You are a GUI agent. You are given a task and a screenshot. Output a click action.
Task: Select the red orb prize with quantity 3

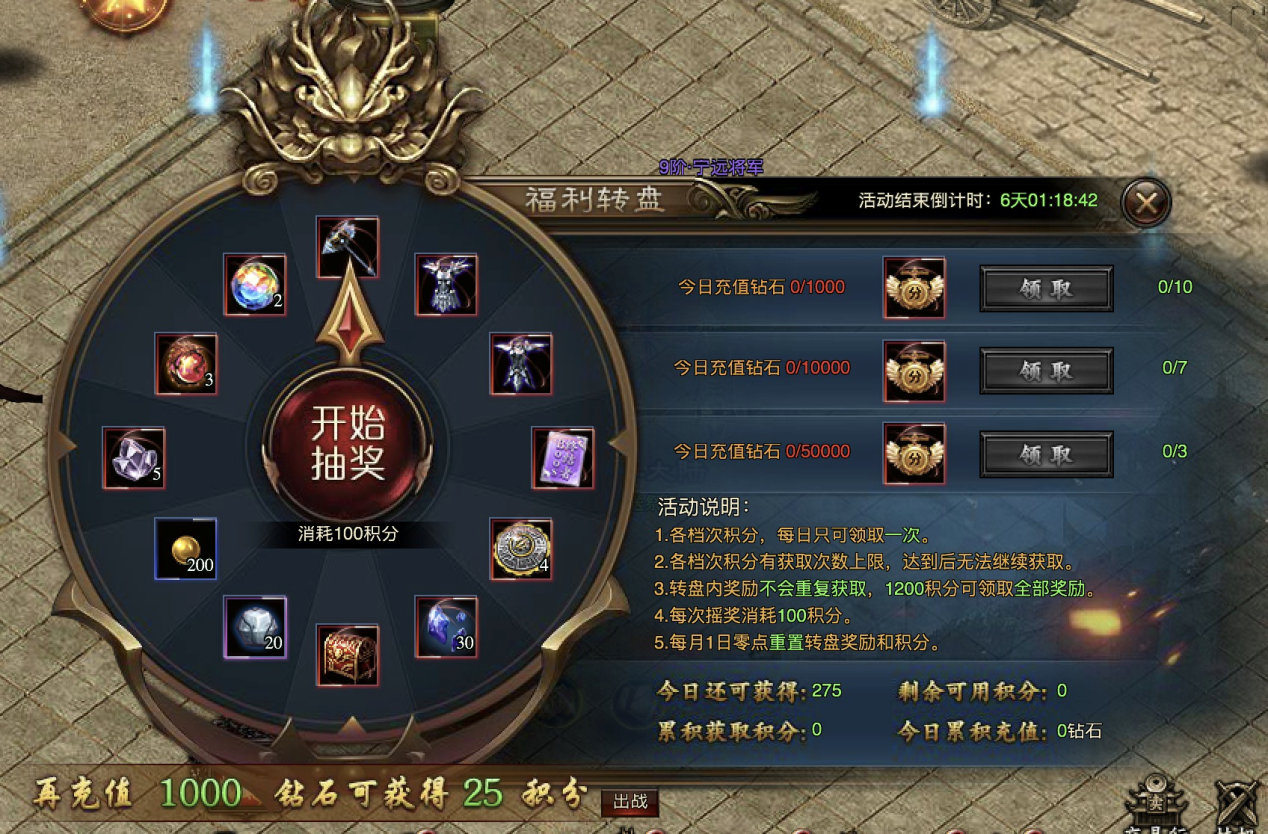click(x=187, y=364)
